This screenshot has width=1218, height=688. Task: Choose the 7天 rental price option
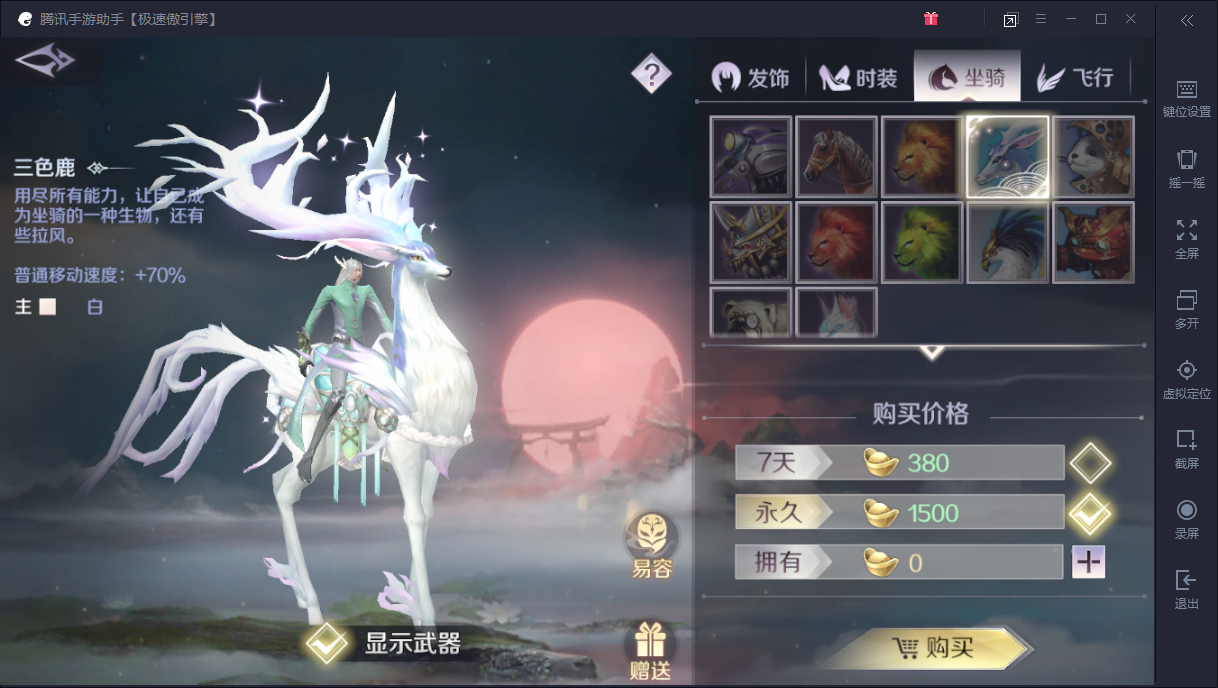click(1089, 463)
